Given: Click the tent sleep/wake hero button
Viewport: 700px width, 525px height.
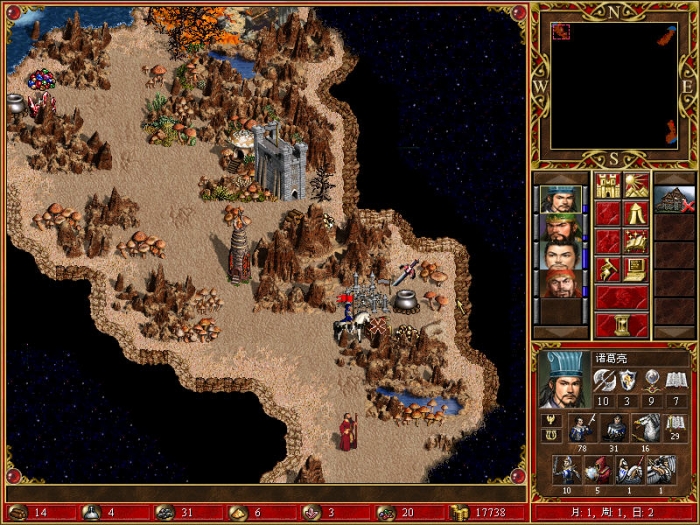Looking at the screenshot, I should [x=637, y=213].
